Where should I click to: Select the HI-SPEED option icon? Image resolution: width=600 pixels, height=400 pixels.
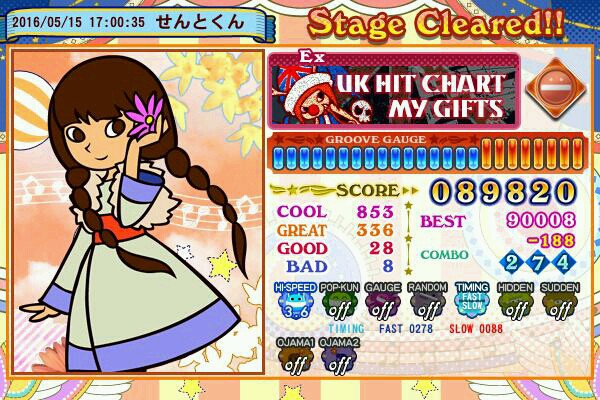coord(293,303)
